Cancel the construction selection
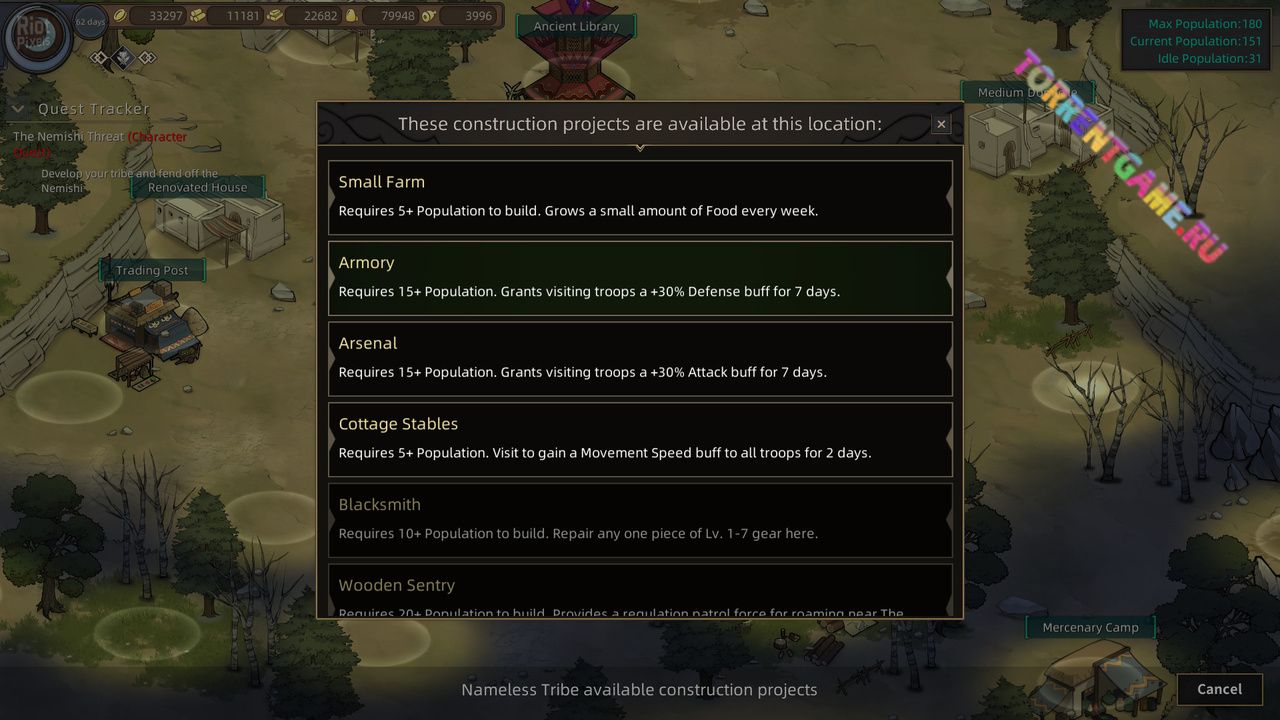This screenshot has width=1280, height=720. (1219, 689)
